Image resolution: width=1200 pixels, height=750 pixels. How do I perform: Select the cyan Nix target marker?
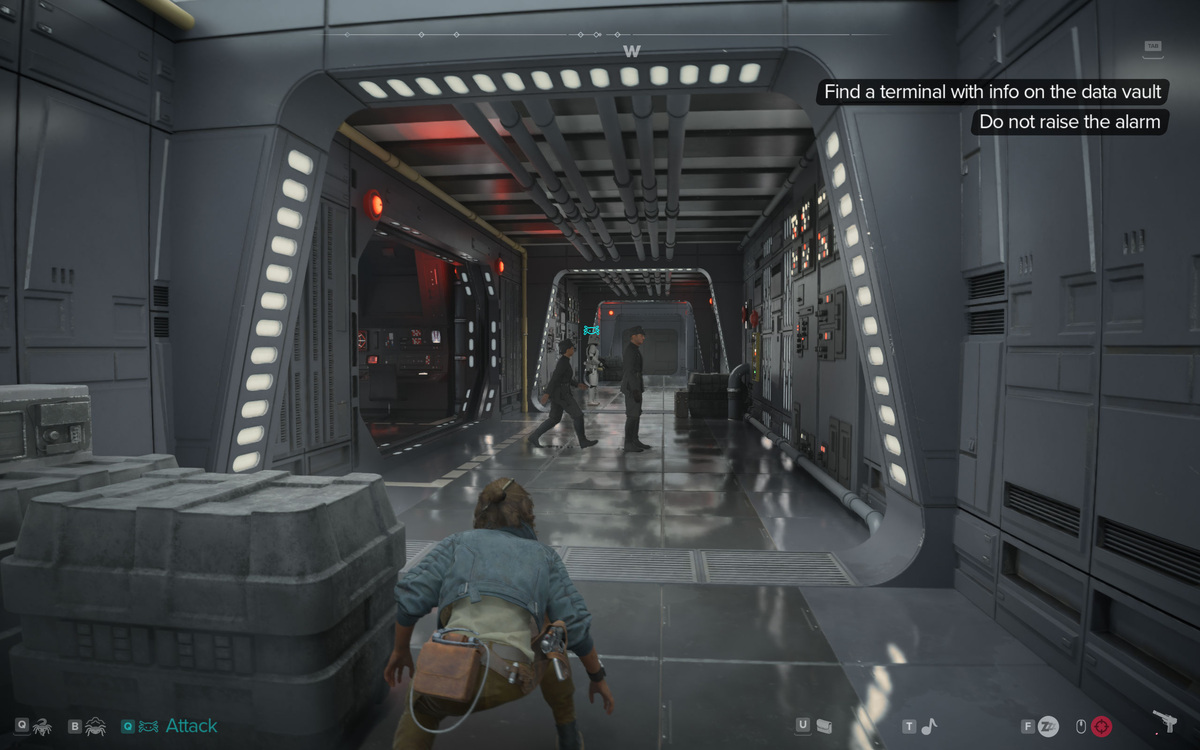pos(591,329)
